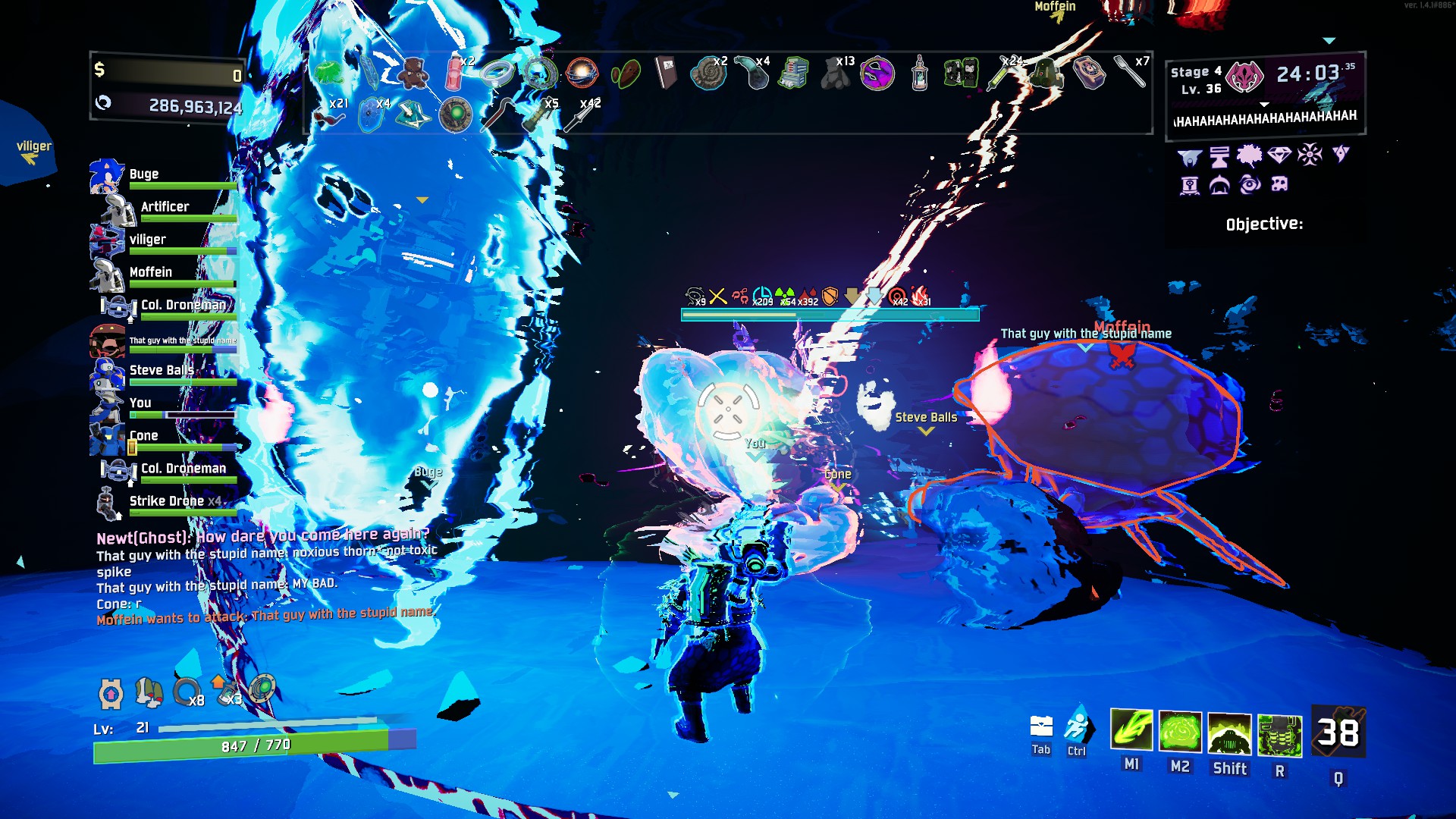Select the purple round item icon
The width and height of the screenshot is (1456, 819).
(877, 74)
